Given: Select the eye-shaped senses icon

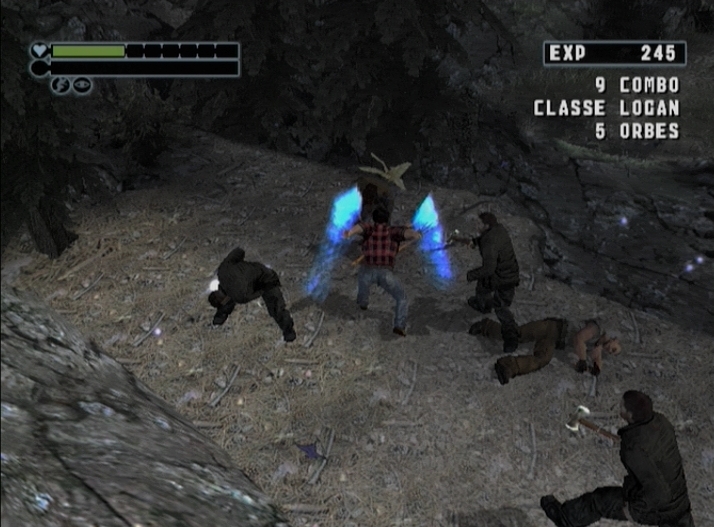Looking at the screenshot, I should click(81, 85).
